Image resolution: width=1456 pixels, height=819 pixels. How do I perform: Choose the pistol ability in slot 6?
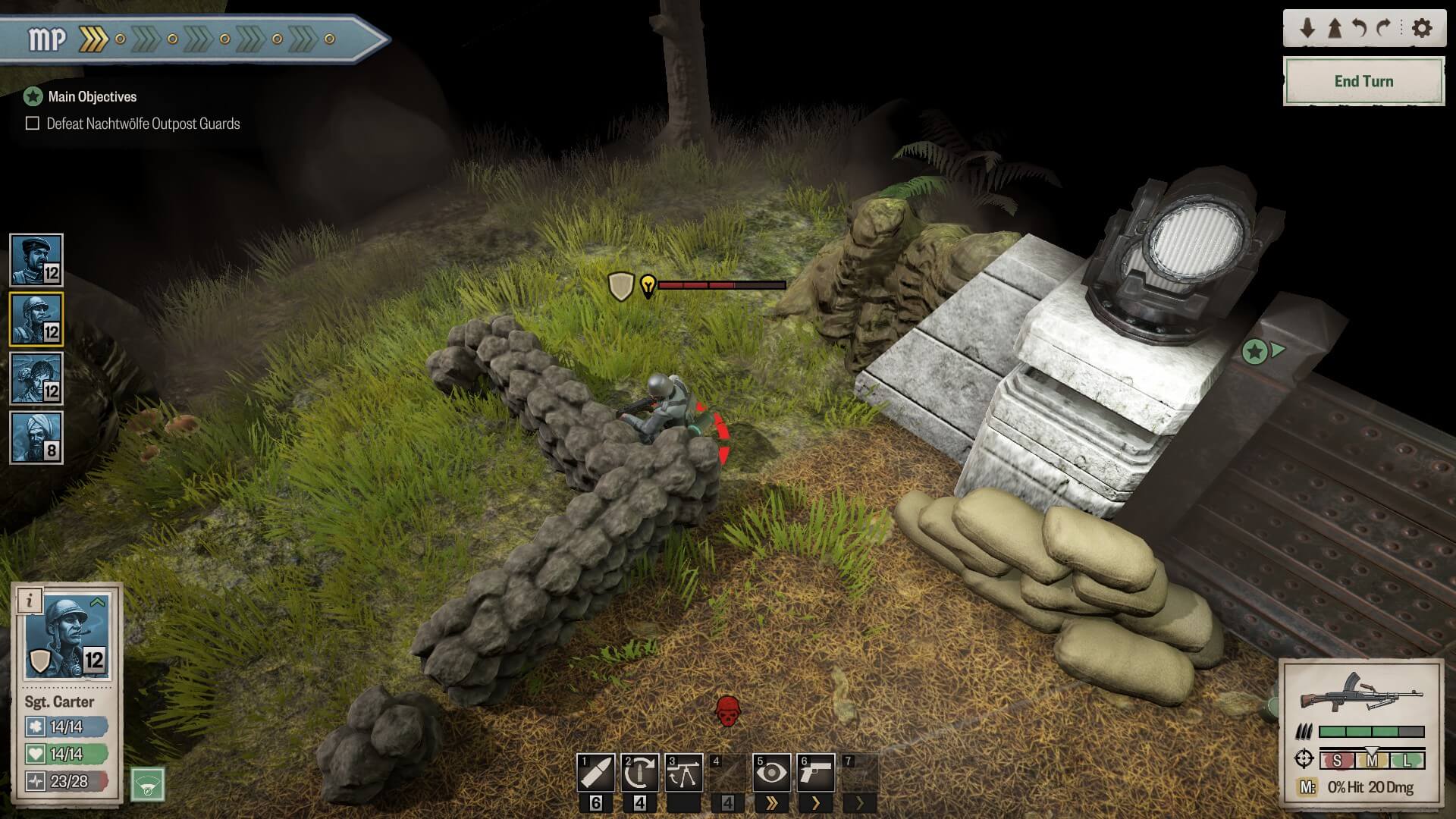tap(815, 773)
